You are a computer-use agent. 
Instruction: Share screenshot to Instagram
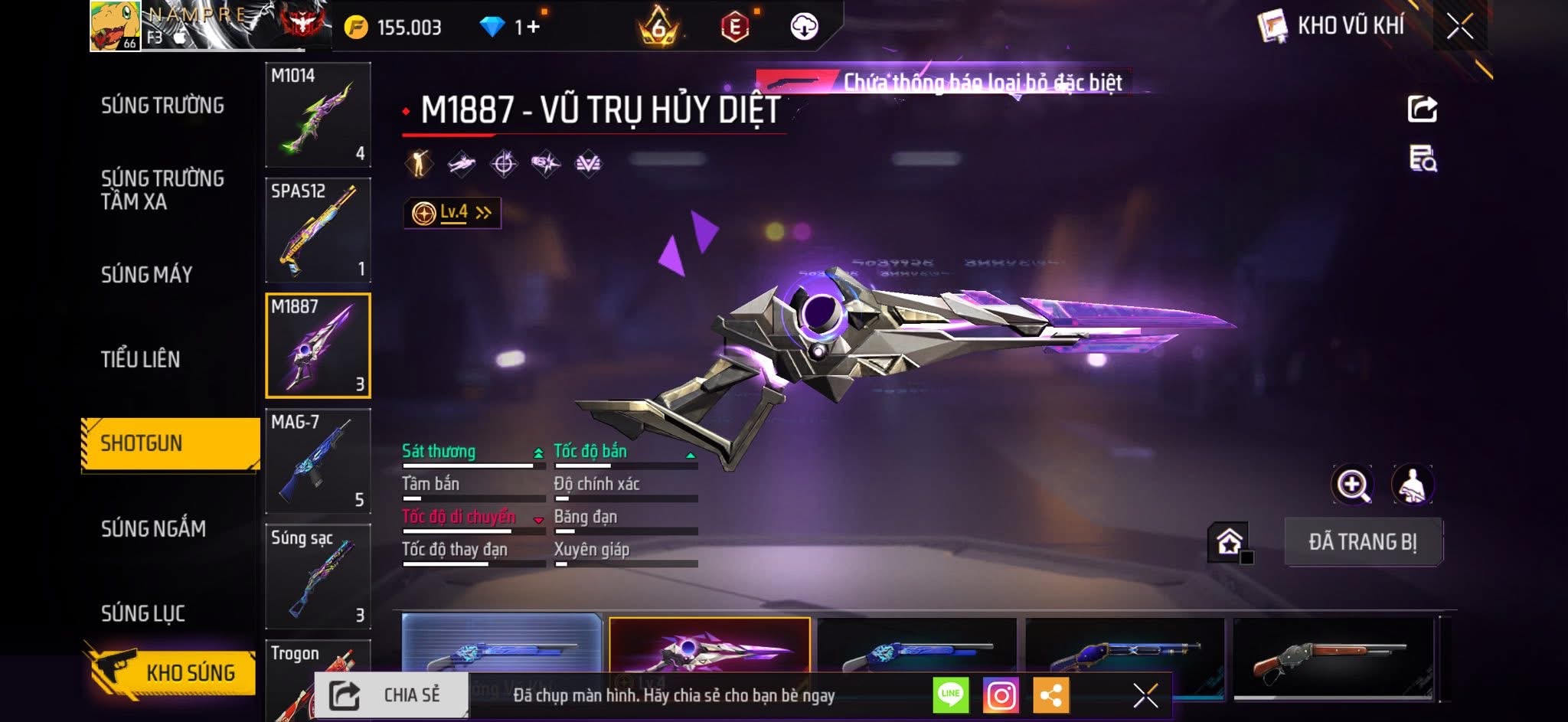(x=1001, y=695)
